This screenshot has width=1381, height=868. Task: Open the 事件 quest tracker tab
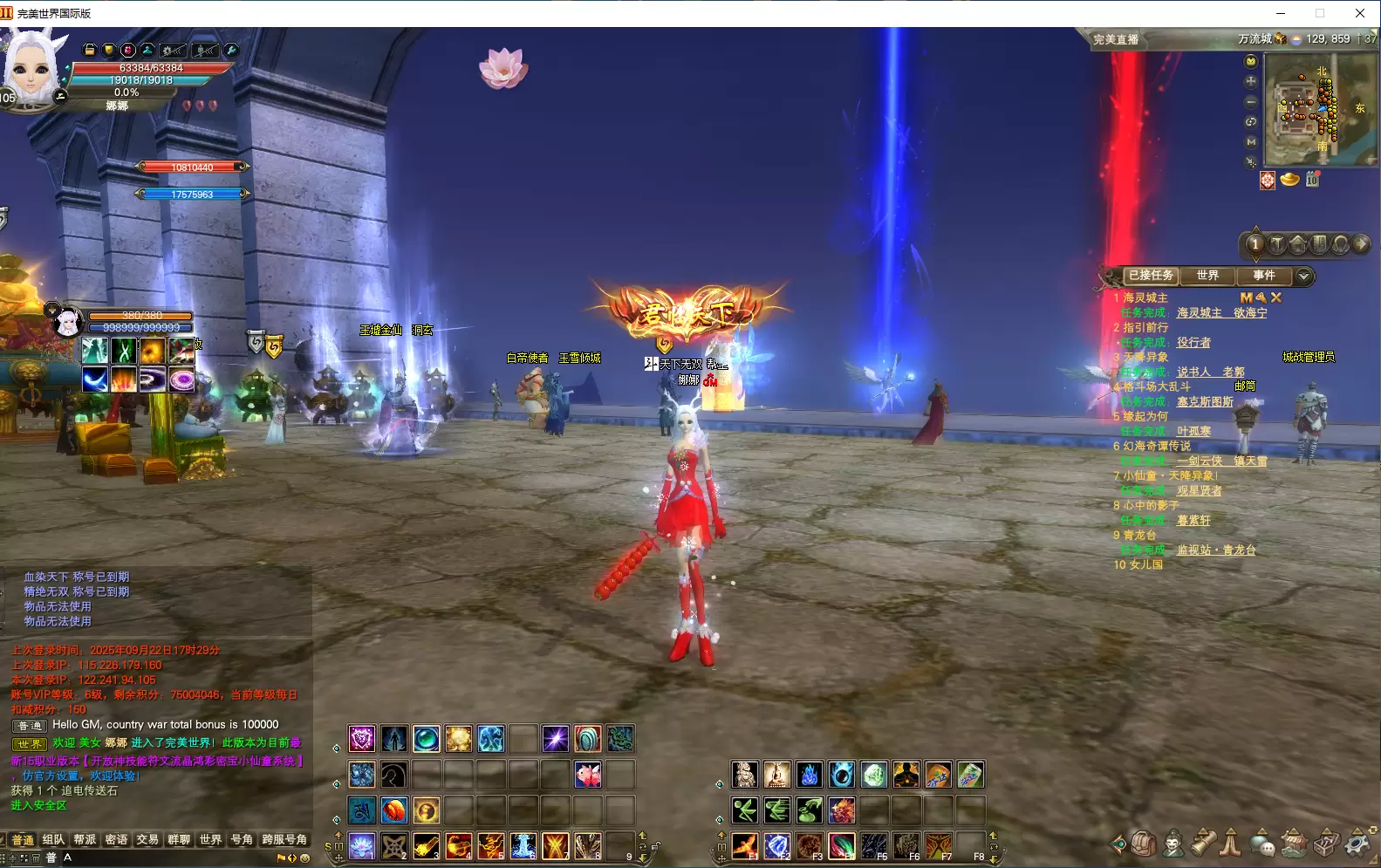pos(1264,276)
